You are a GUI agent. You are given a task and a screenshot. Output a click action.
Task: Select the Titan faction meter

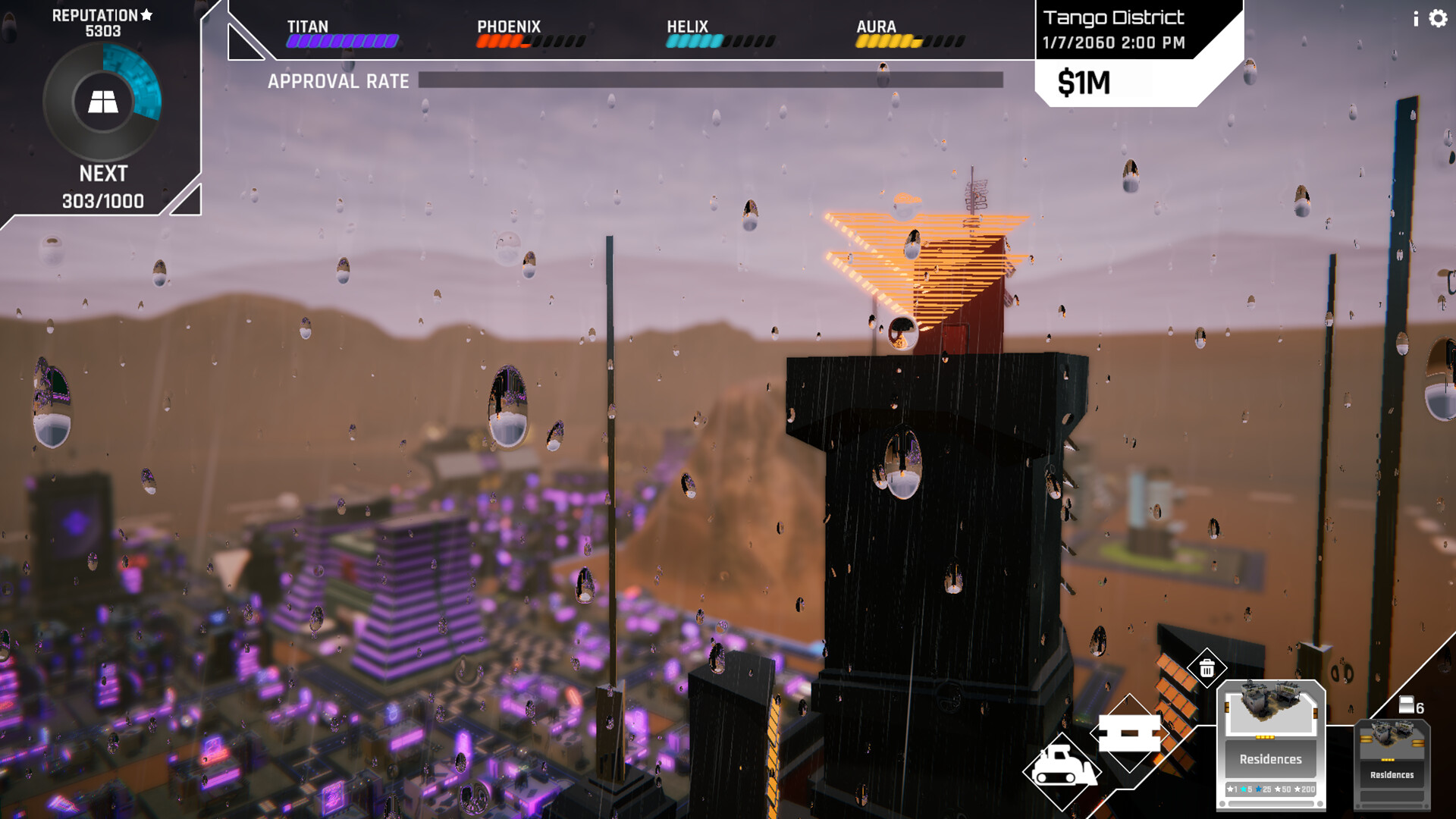click(342, 34)
